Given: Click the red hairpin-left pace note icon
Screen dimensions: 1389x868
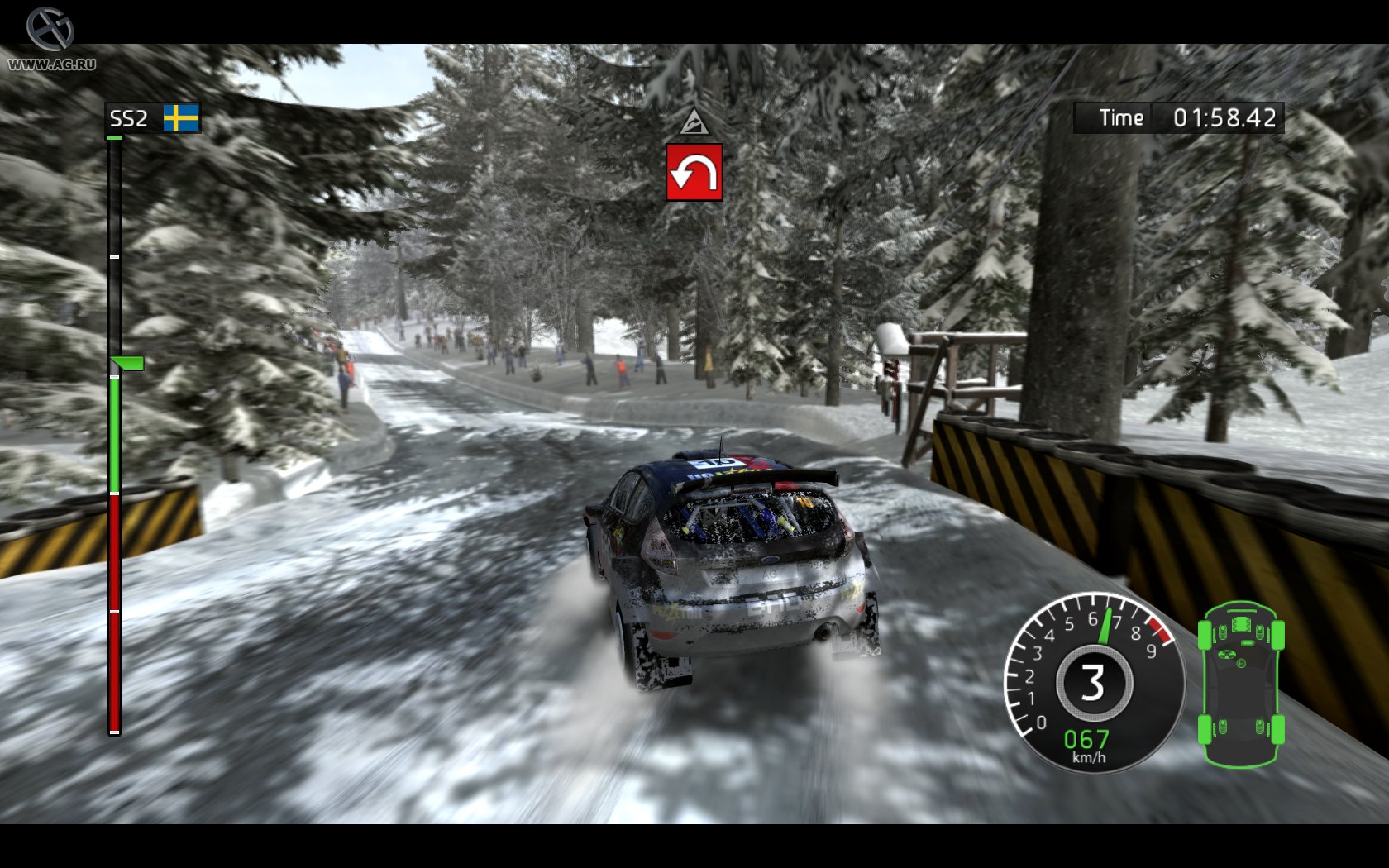Looking at the screenshot, I should coord(694,173).
